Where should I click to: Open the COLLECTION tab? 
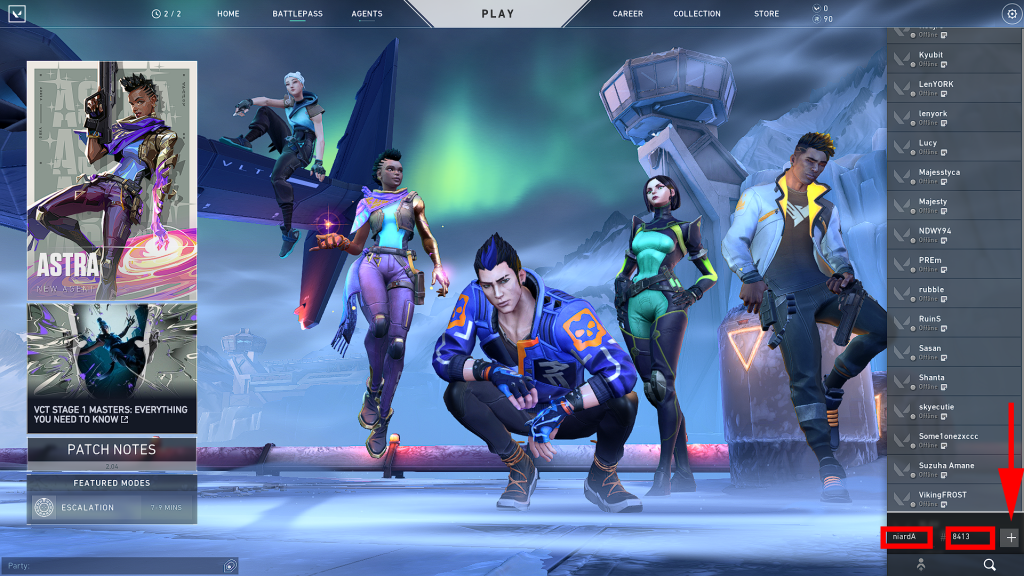click(697, 14)
